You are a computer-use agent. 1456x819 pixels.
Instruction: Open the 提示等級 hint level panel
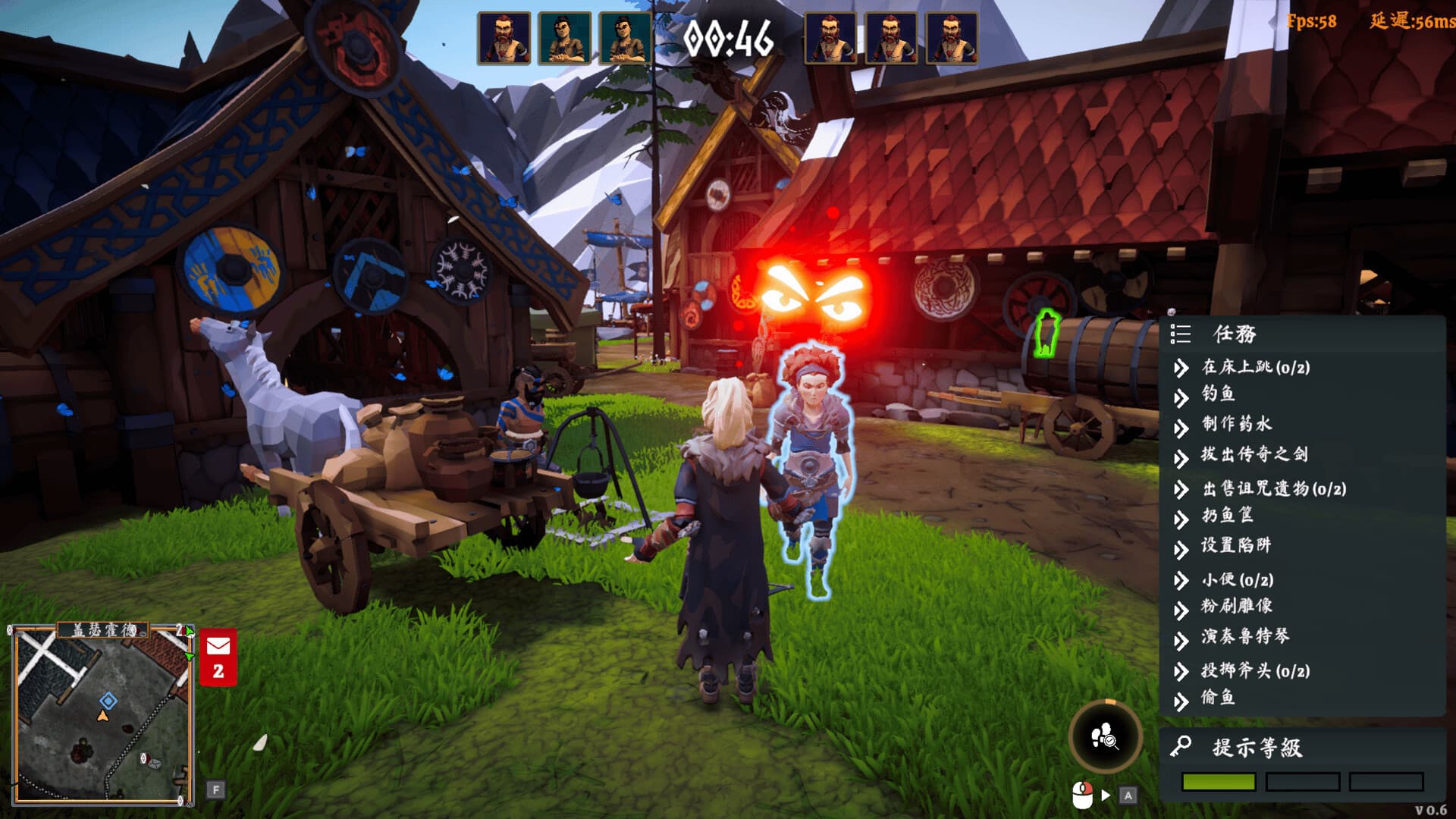coord(1257,748)
